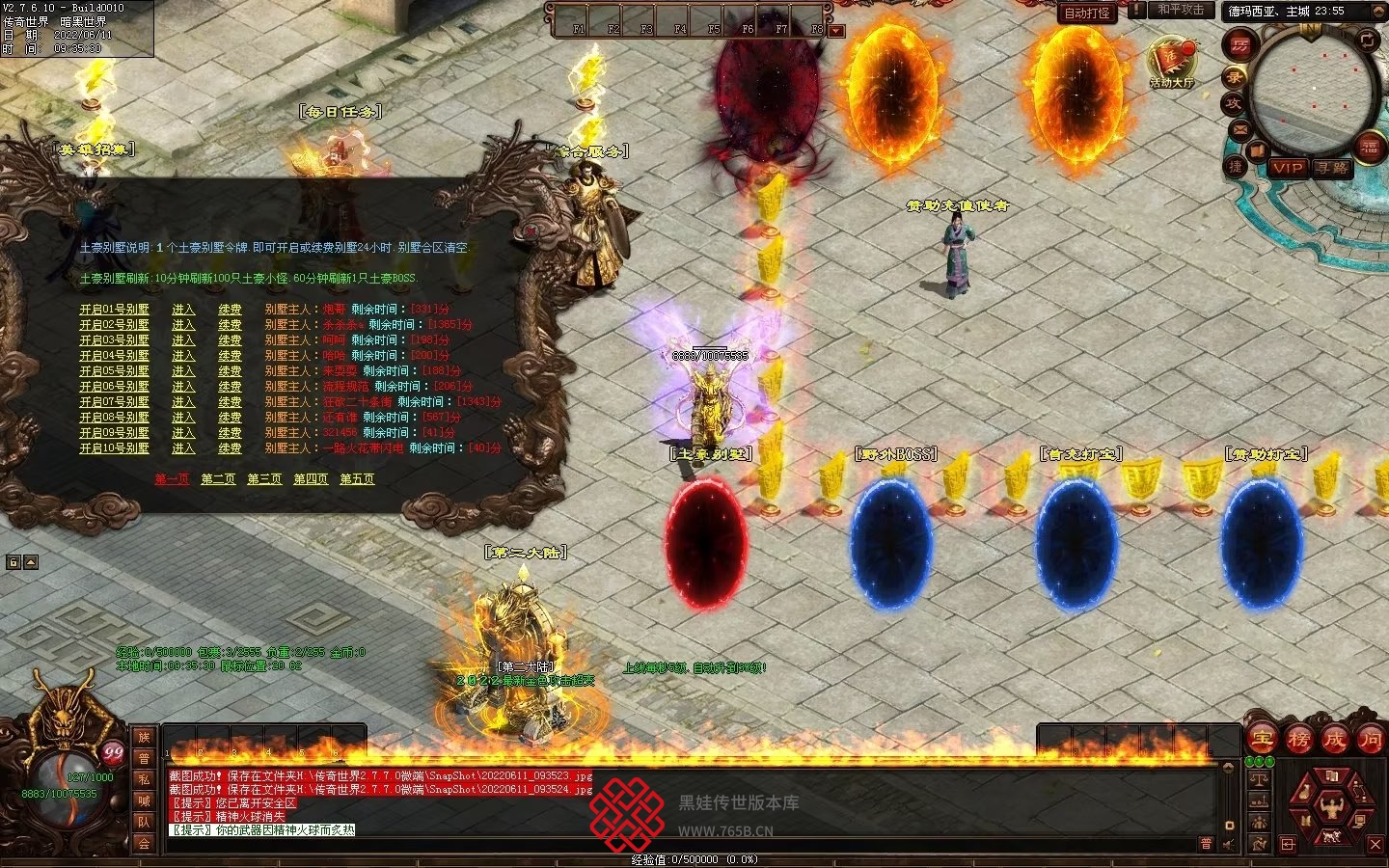
Task: Click the hotbar dropdown arrow beside F8
Action: pos(836,31)
